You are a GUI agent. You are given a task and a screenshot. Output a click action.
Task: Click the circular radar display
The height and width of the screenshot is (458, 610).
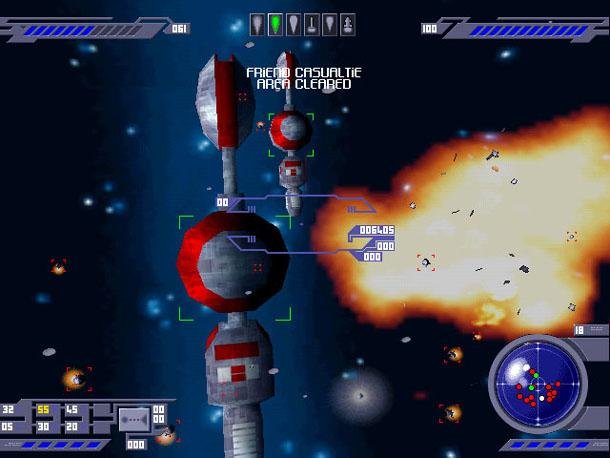coord(538,384)
